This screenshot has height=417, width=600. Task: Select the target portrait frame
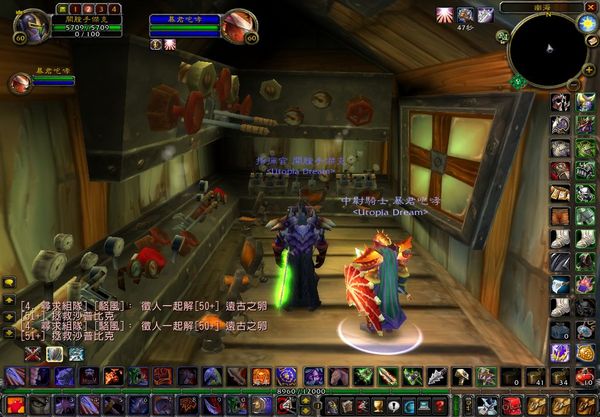(x=239, y=24)
